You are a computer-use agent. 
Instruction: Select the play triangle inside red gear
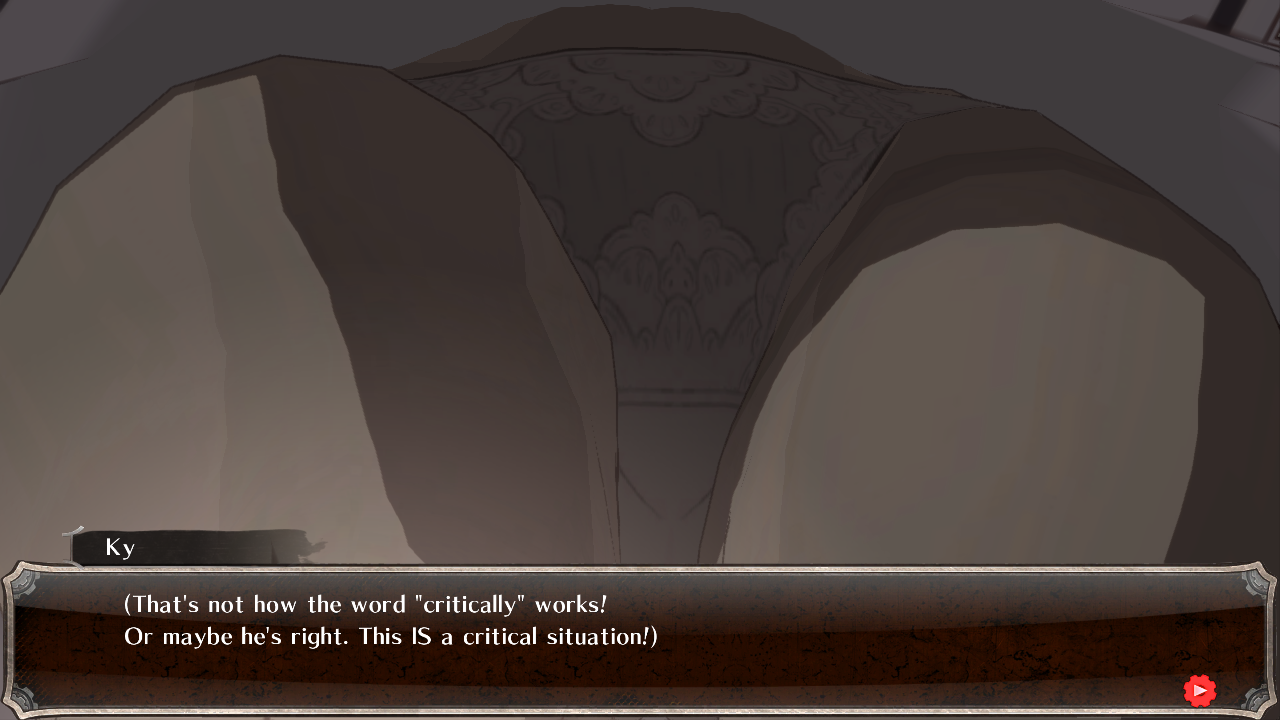[1200, 690]
